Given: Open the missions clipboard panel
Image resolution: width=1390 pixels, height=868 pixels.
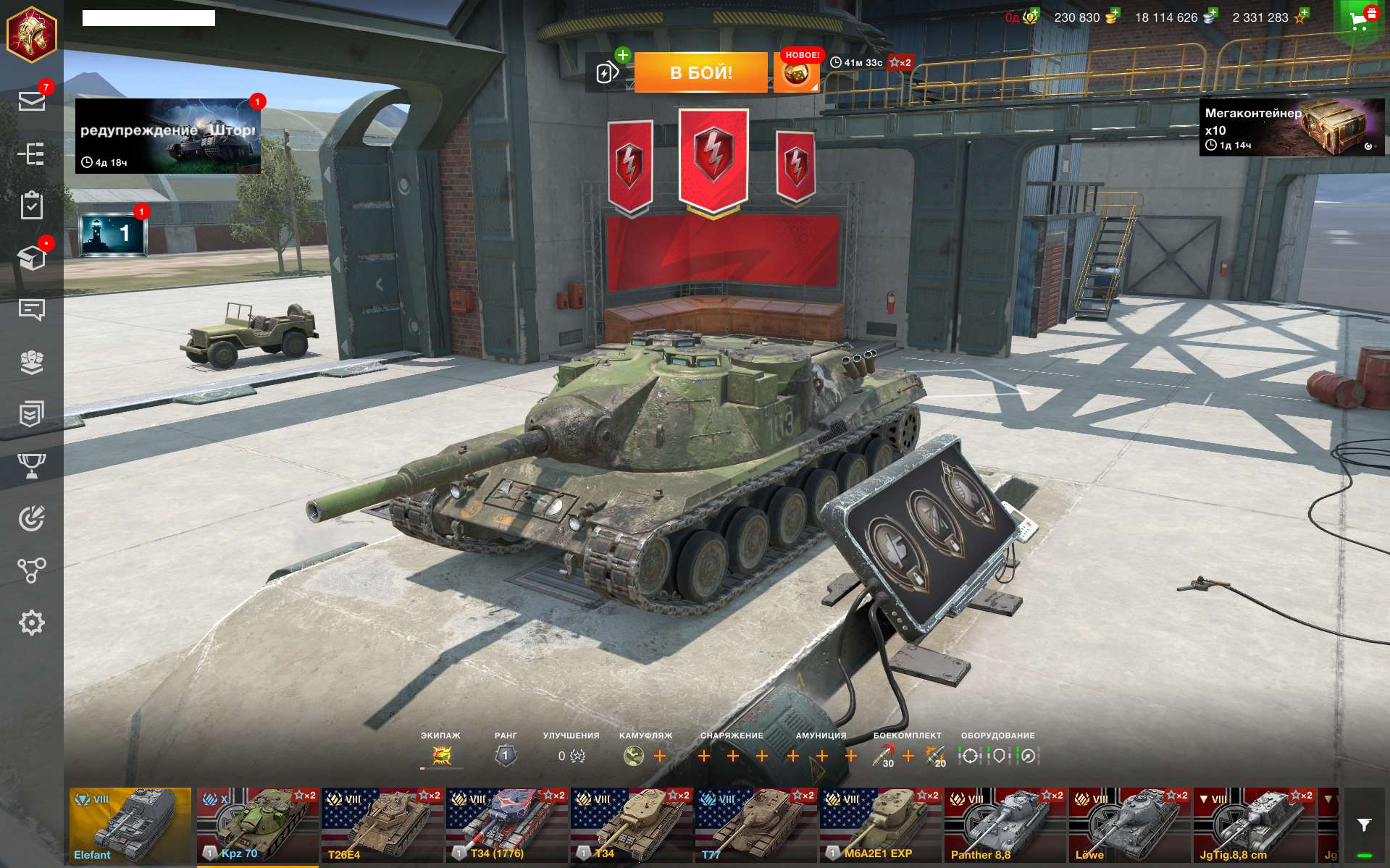Looking at the screenshot, I should pos(32,205).
